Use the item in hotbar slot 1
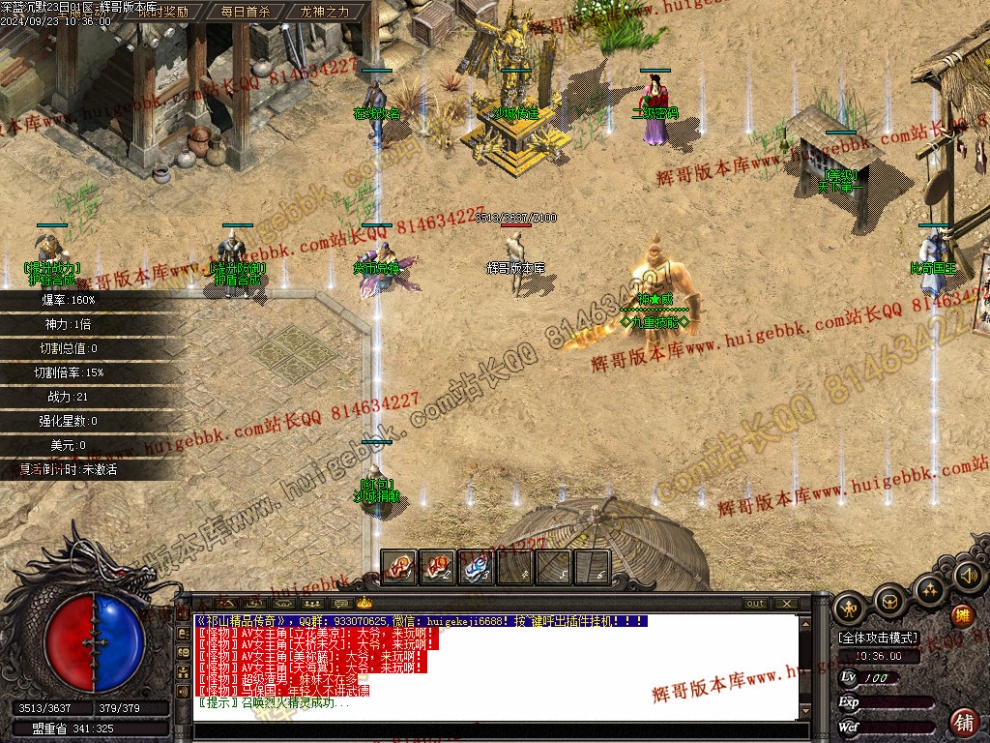Screen dimensions: 990x743 coord(398,567)
